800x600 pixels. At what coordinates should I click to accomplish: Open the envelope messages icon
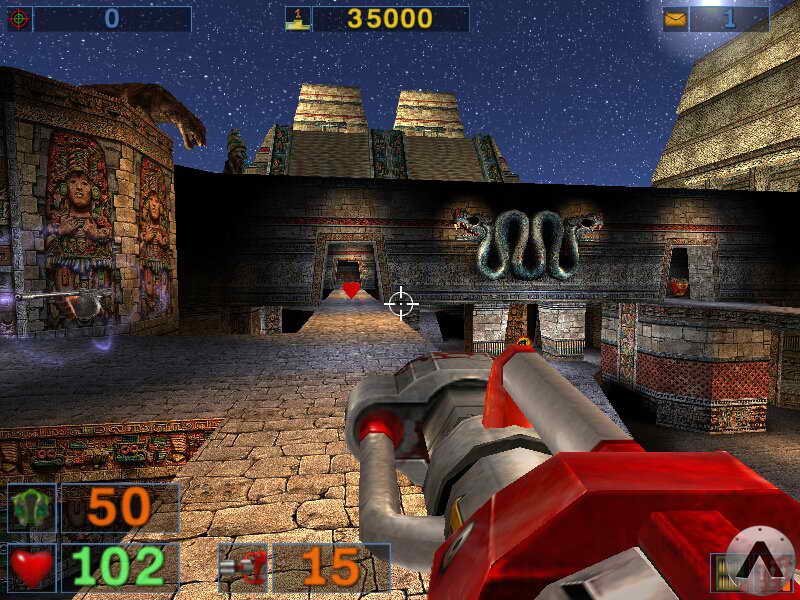click(675, 19)
